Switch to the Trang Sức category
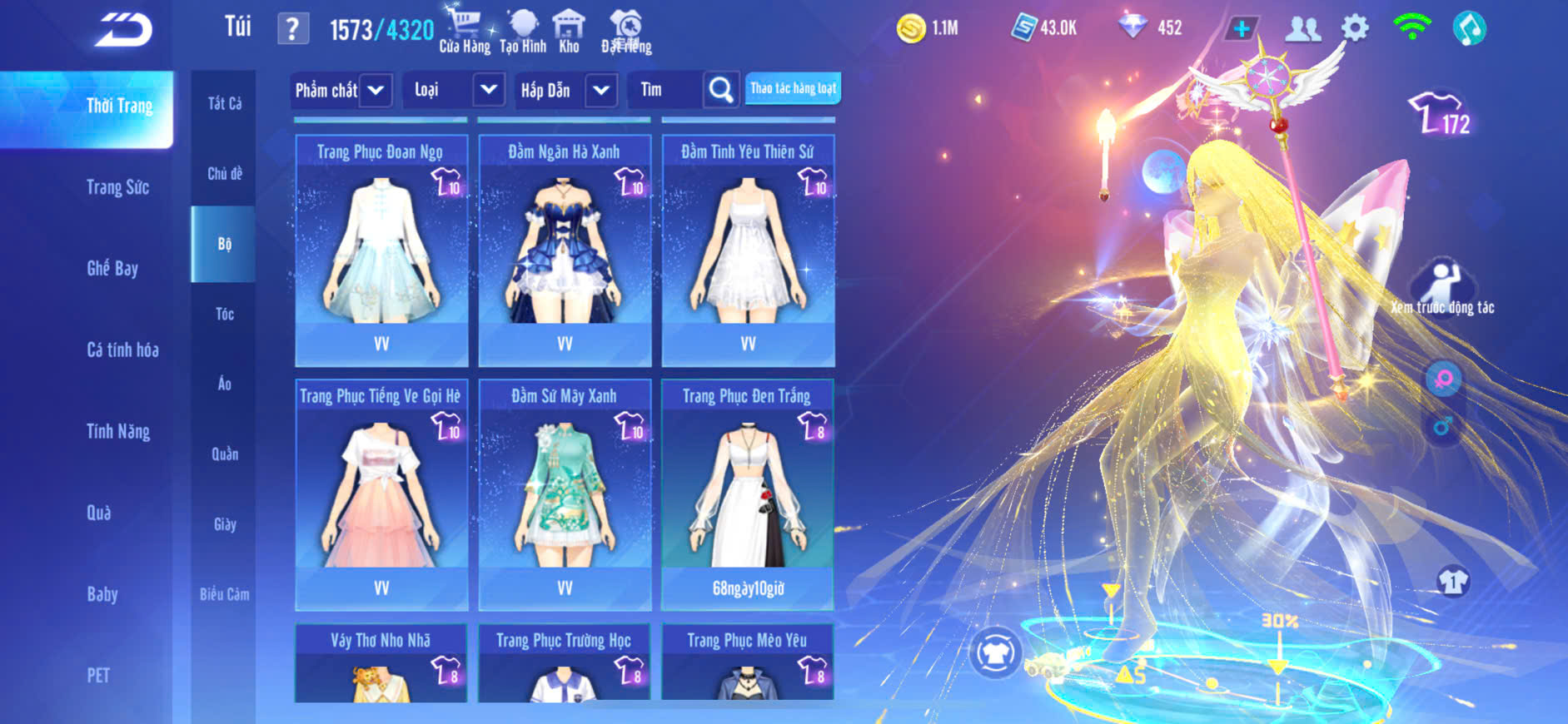Screen dimensions: 1568x724 pos(117,187)
